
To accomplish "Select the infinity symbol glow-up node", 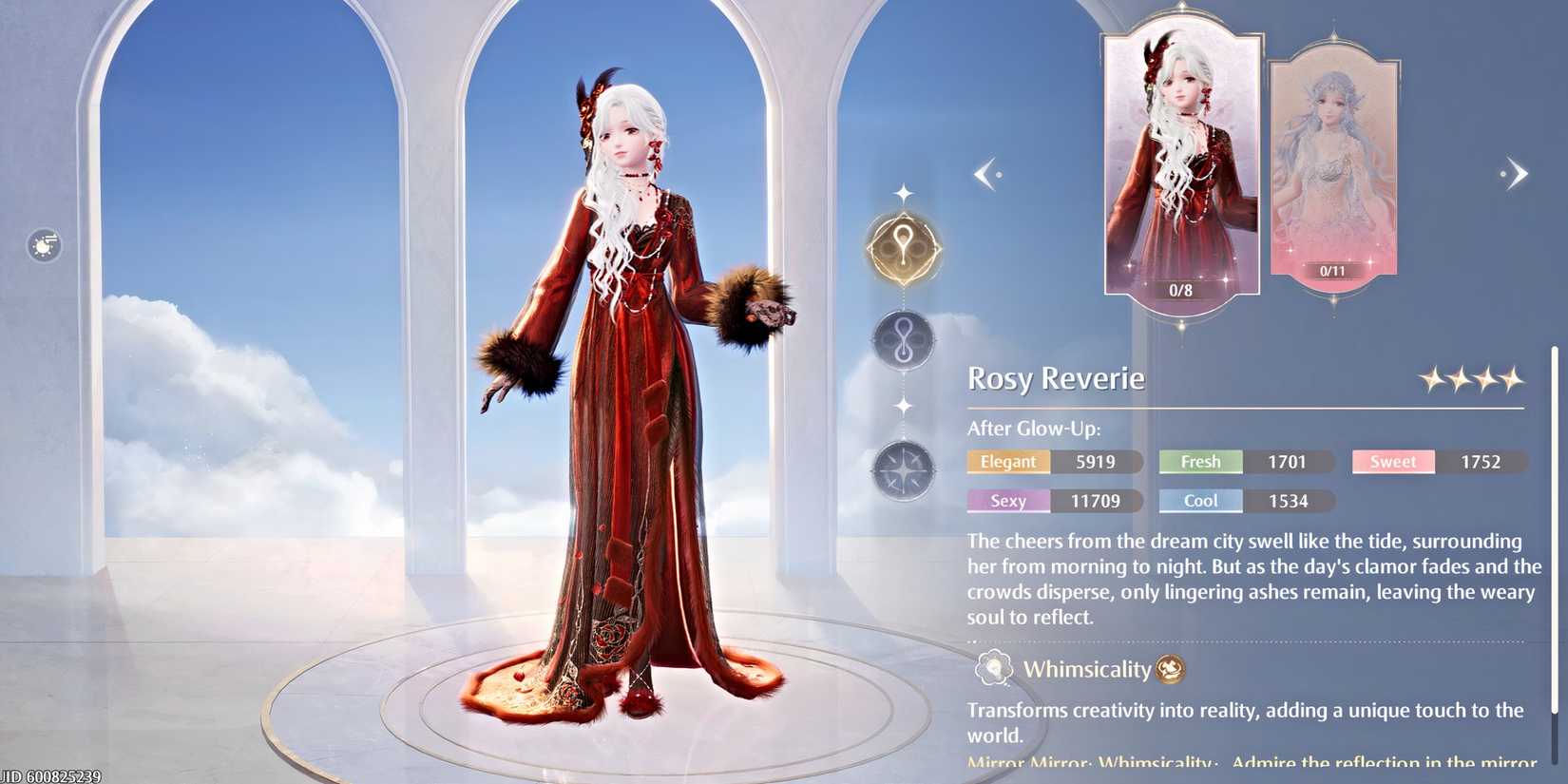I will point(903,338).
